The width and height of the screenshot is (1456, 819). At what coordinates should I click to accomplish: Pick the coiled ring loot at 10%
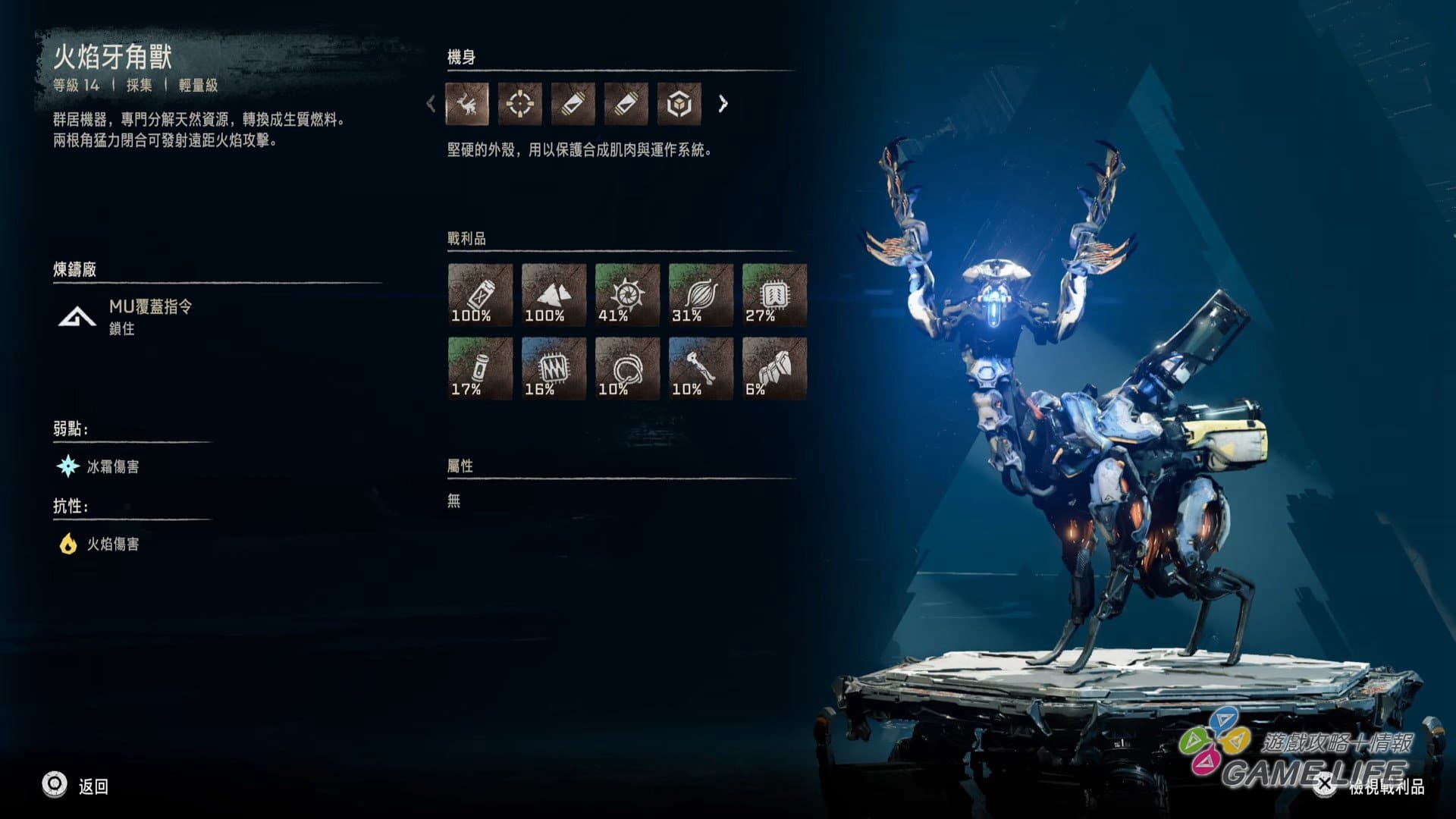point(627,368)
